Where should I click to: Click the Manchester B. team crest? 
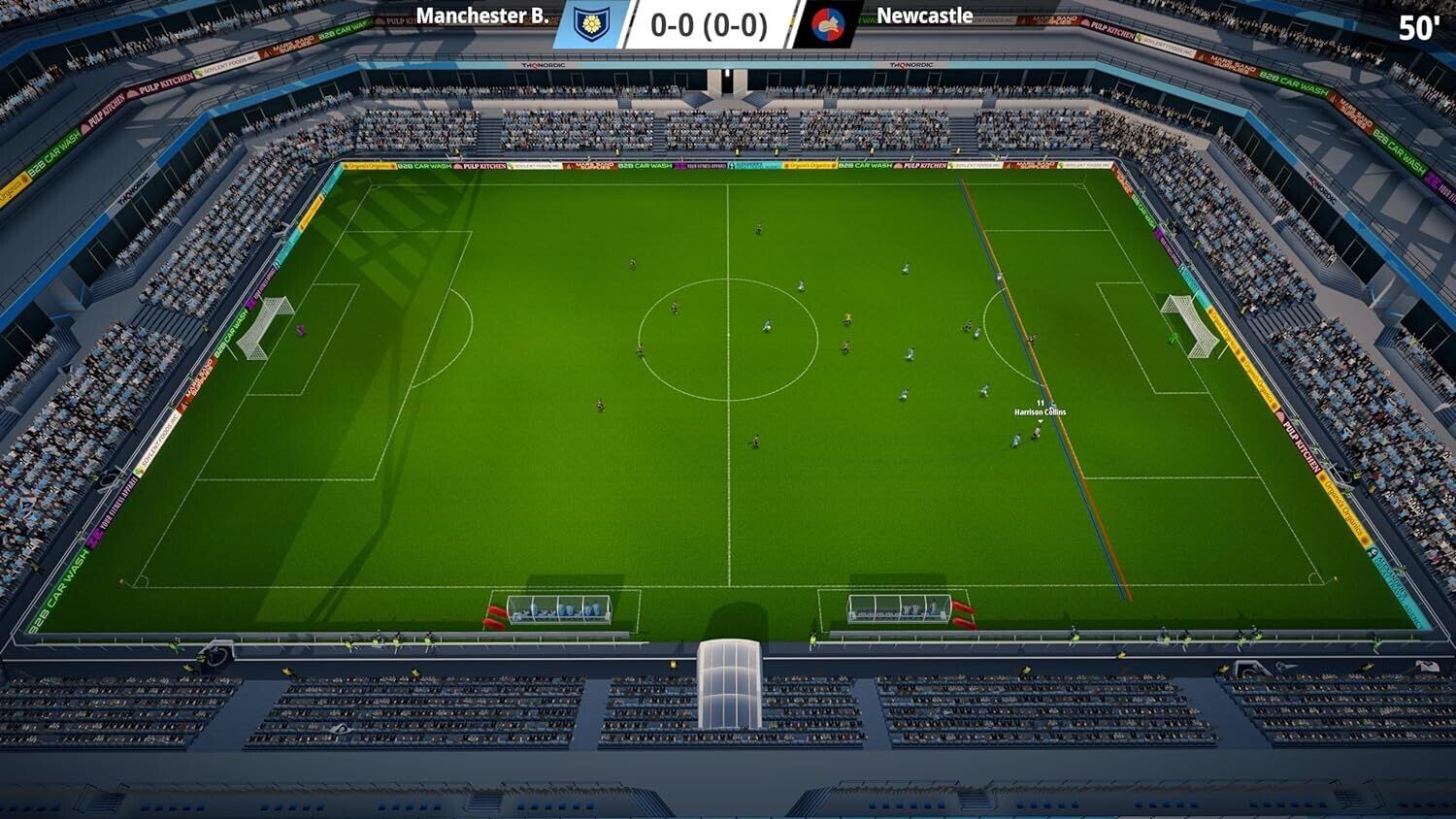point(591,24)
